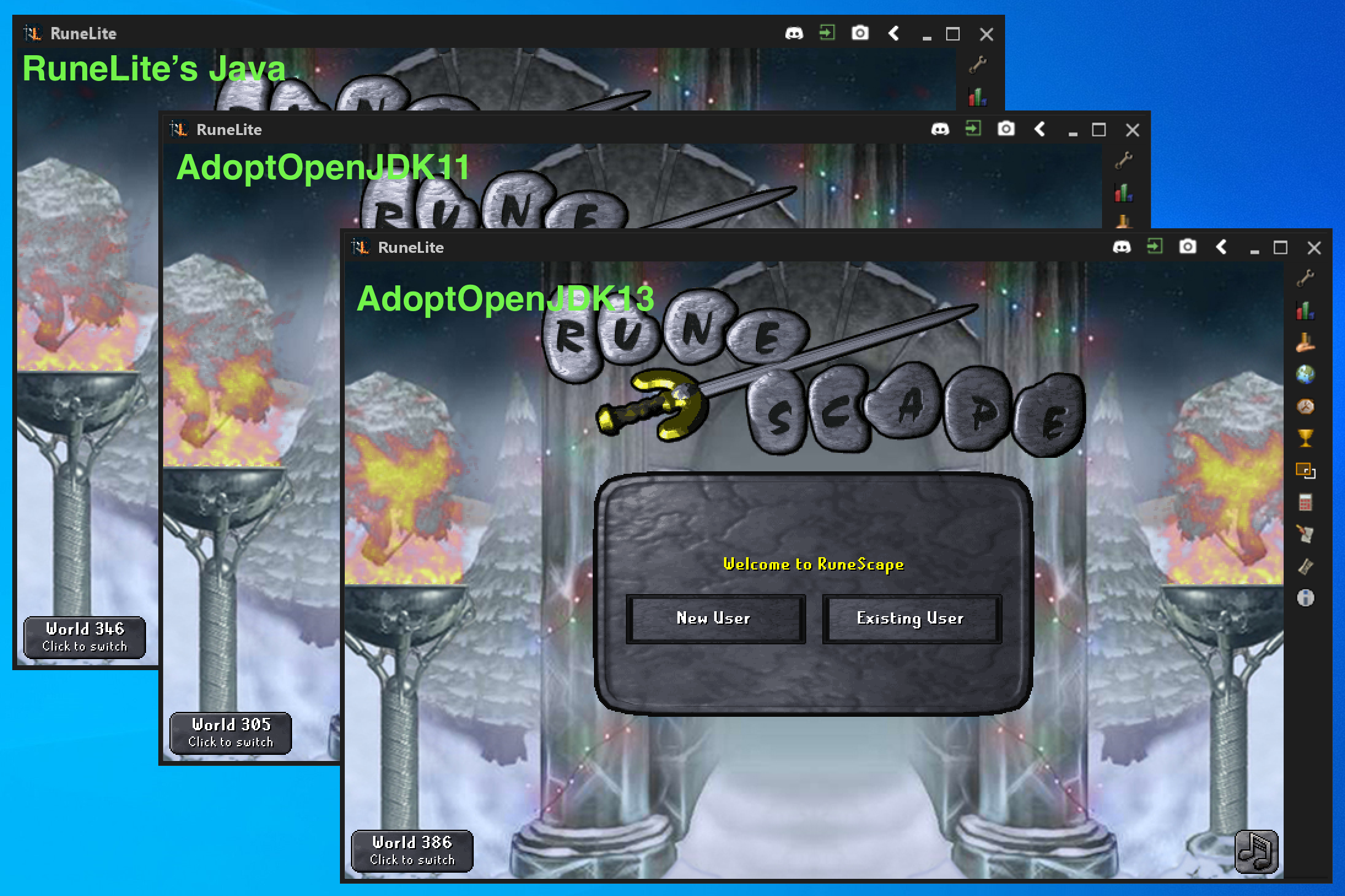The width and height of the screenshot is (1345, 896).
Task: Take a screenshot with the camera icon
Action: tap(1189, 247)
